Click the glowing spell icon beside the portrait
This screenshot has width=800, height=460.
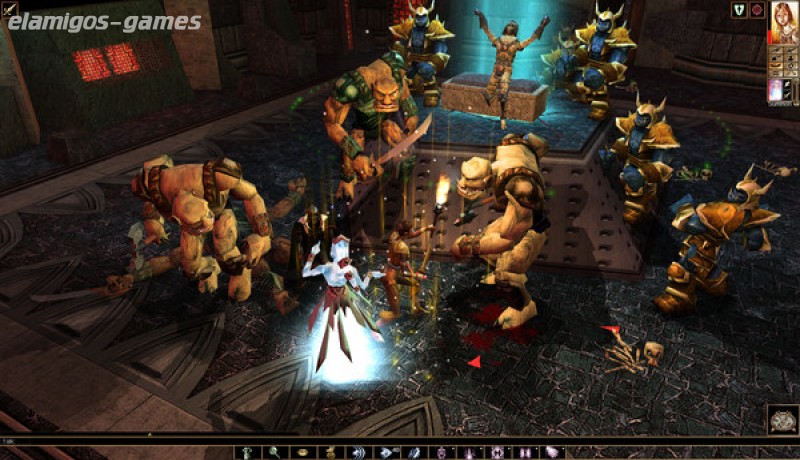click(775, 89)
